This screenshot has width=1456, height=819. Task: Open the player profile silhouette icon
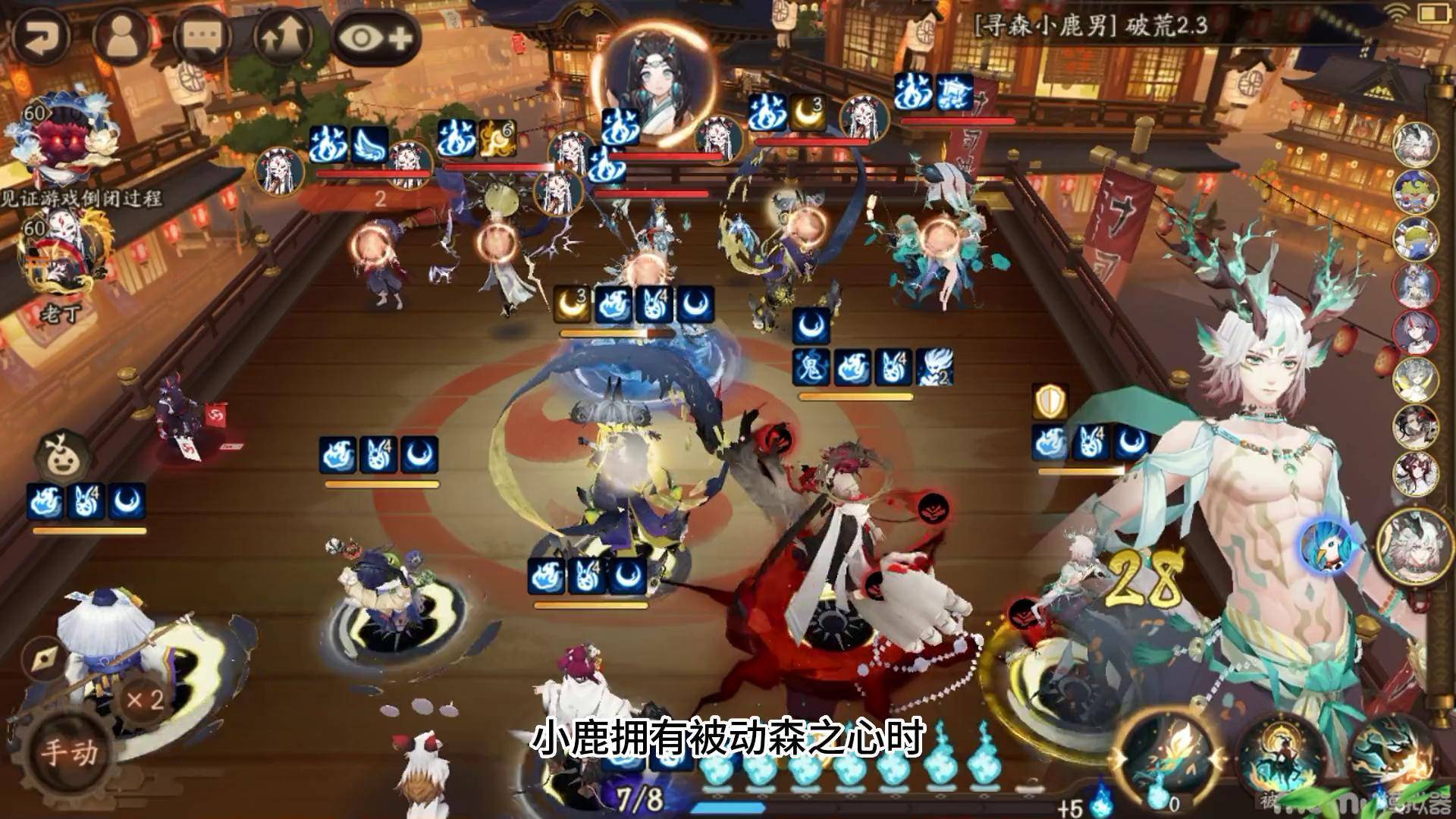click(x=121, y=36)
